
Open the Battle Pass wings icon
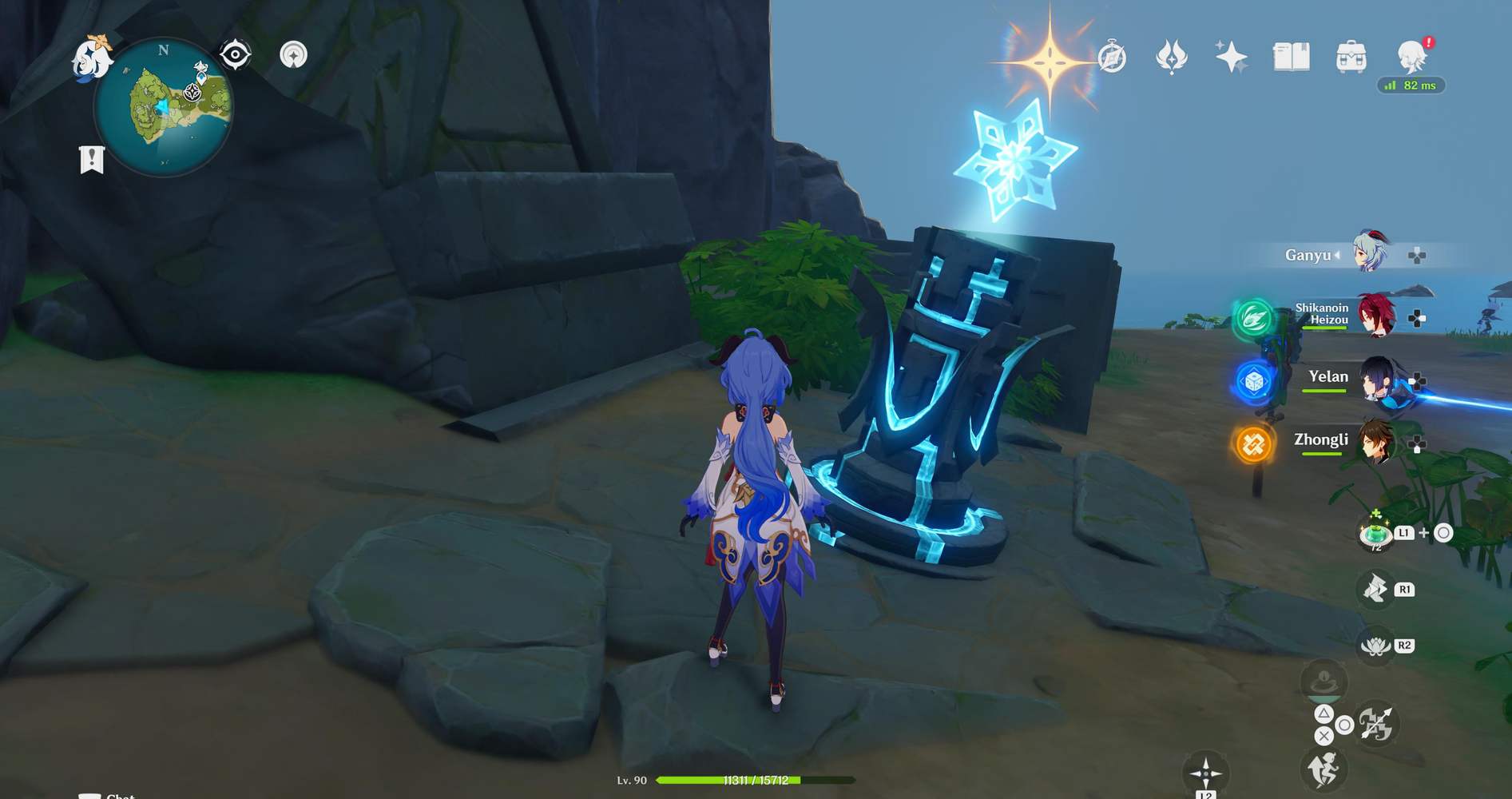1172,56
